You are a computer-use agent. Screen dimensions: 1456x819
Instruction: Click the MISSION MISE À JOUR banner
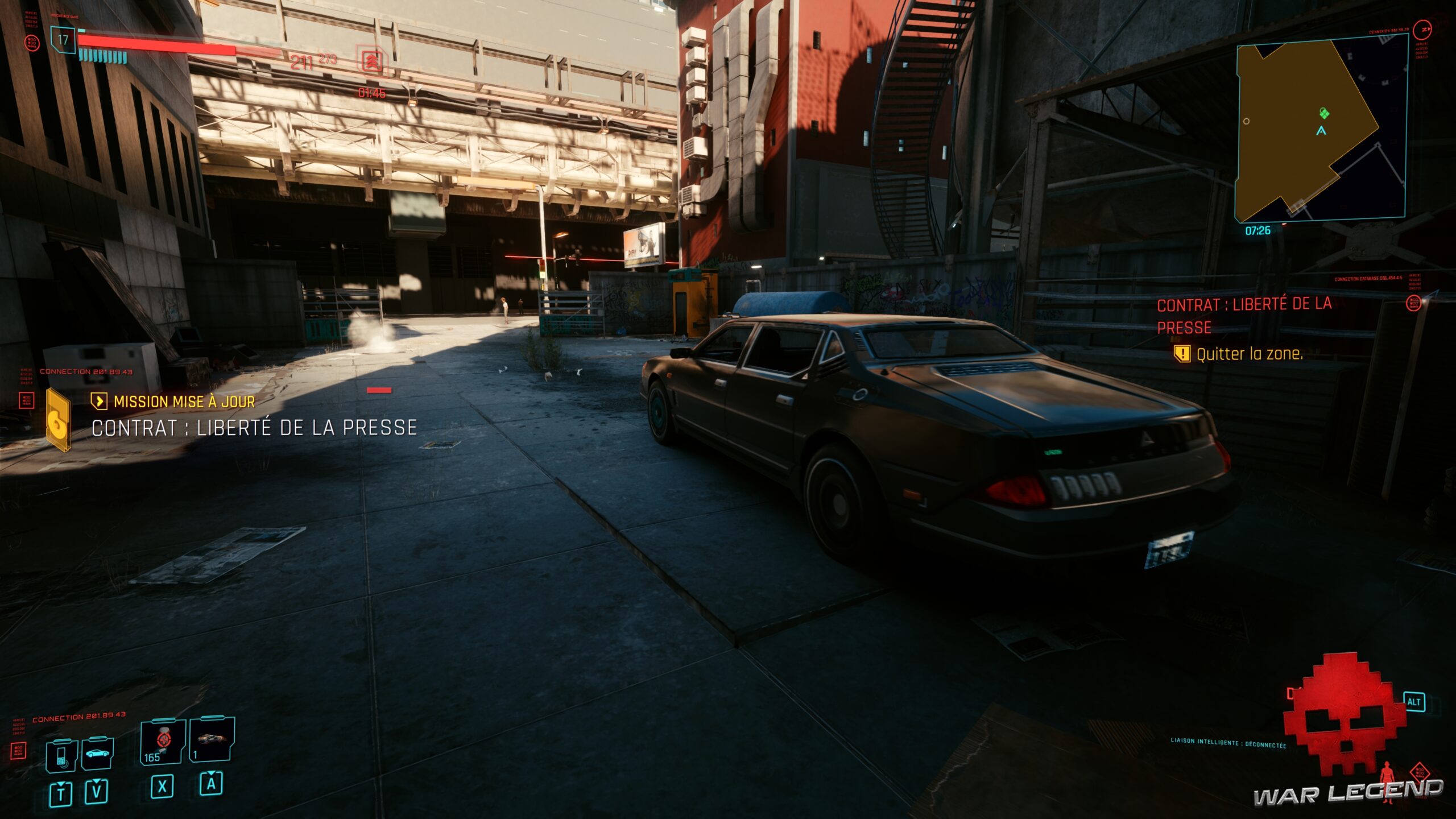pyautogui.click(x=184, y=403)
